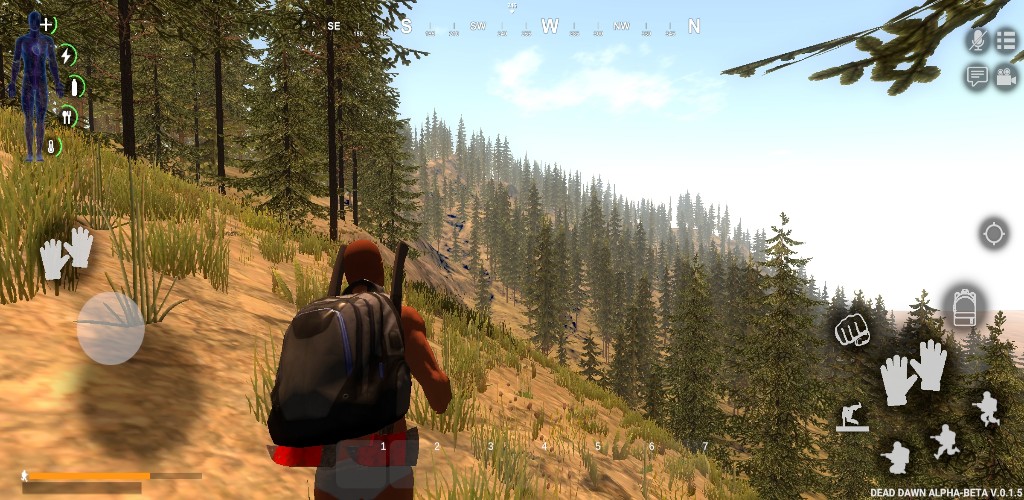Tap the soldier icon between crouch and sprint

943,441
